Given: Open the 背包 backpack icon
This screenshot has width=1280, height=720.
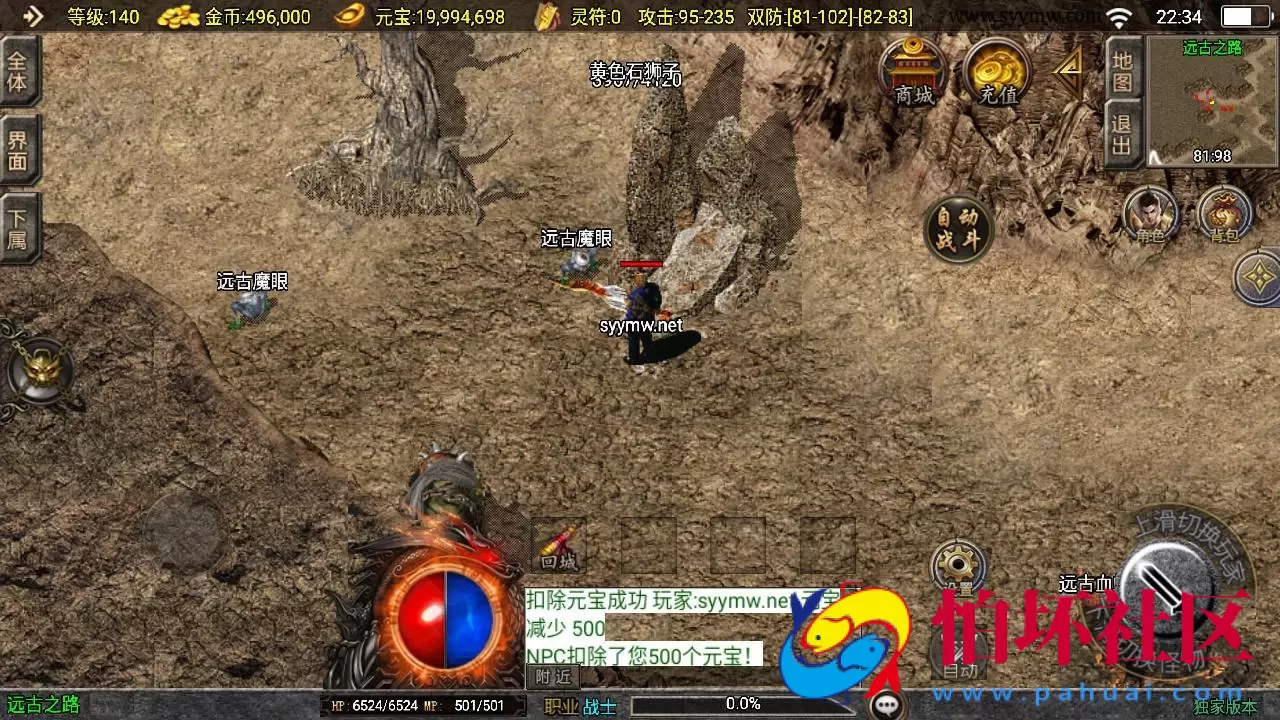Looking at the screenshot, I should pos(1222,213).
